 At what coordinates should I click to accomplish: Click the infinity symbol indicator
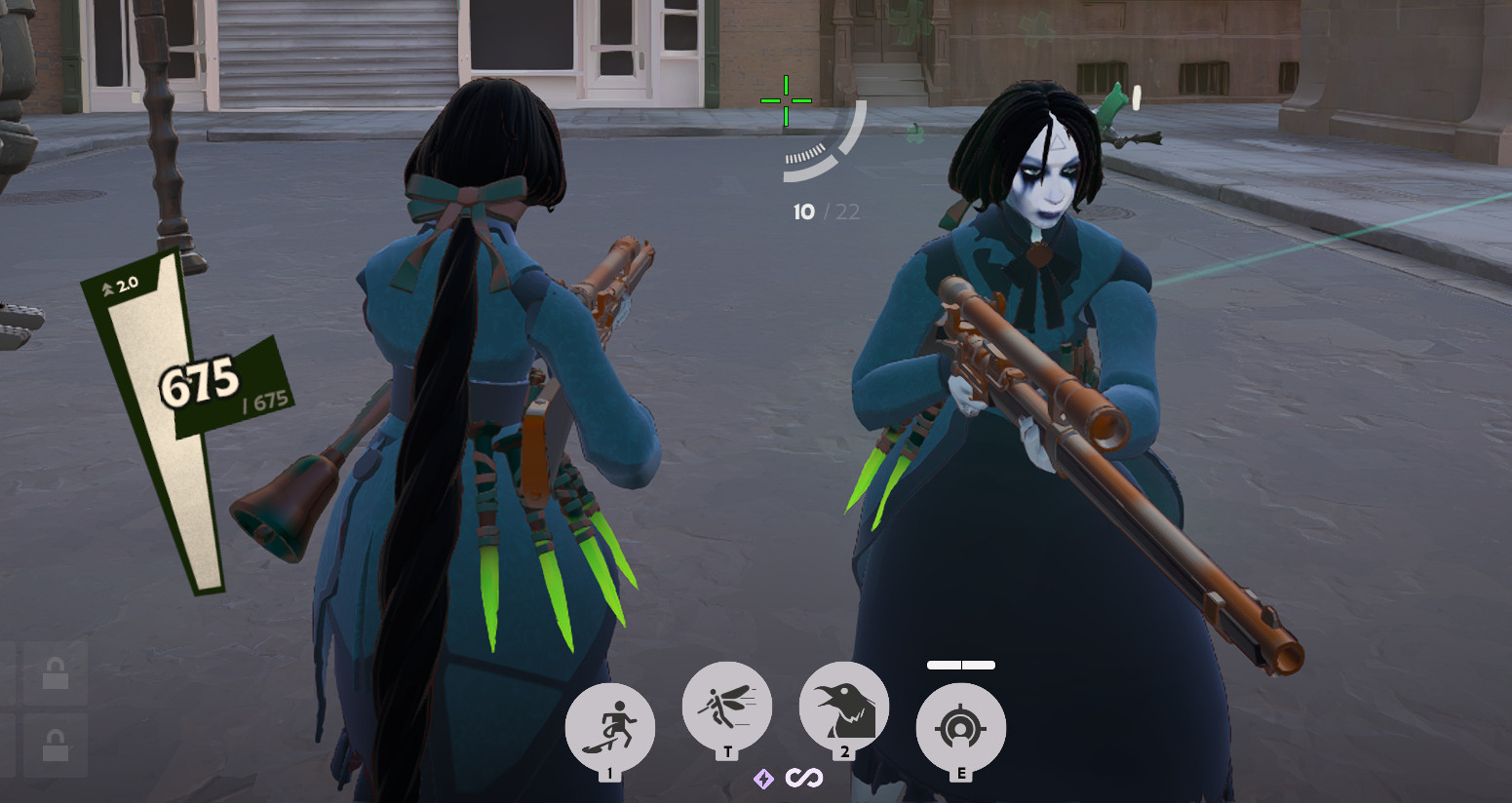[x=805, y=780]
